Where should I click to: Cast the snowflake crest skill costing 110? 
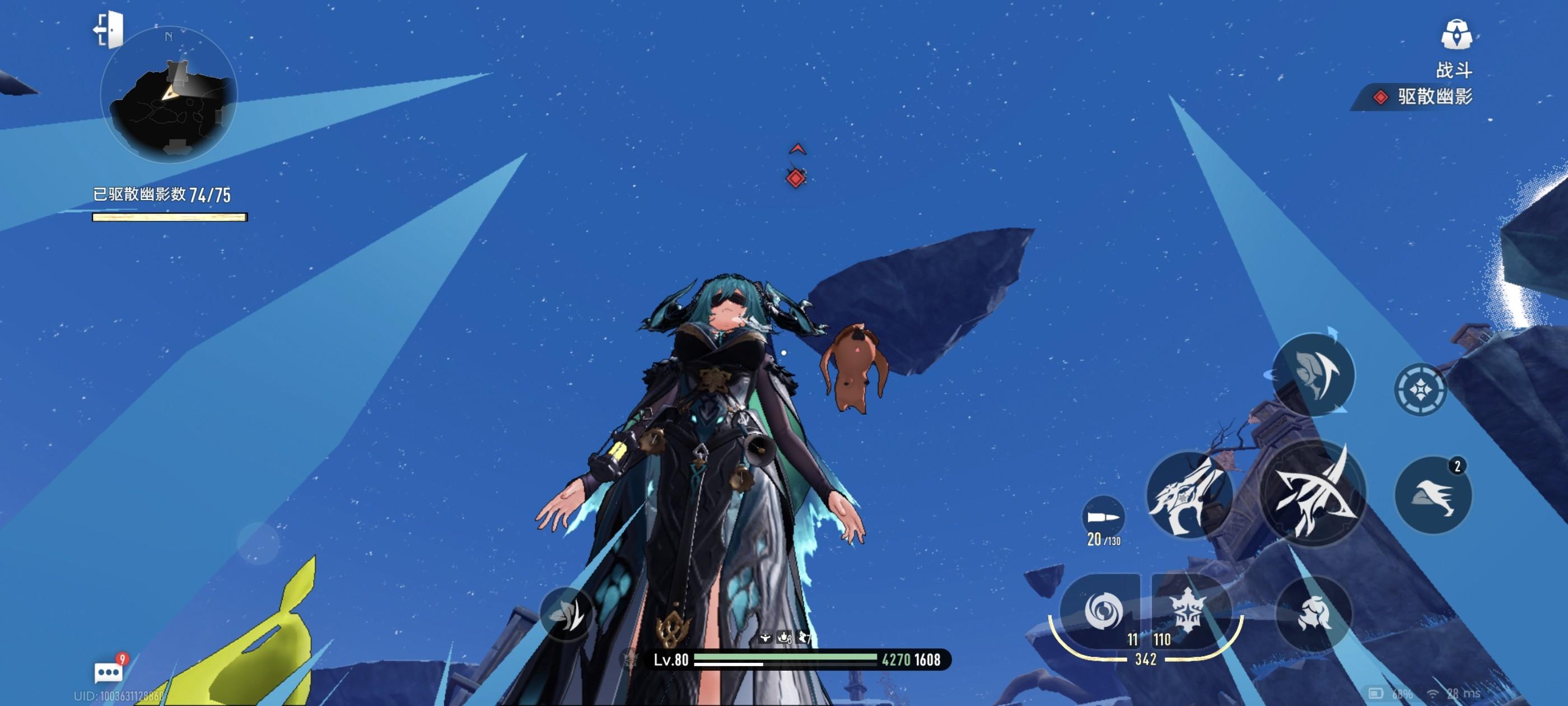(x=1188, y=610)
